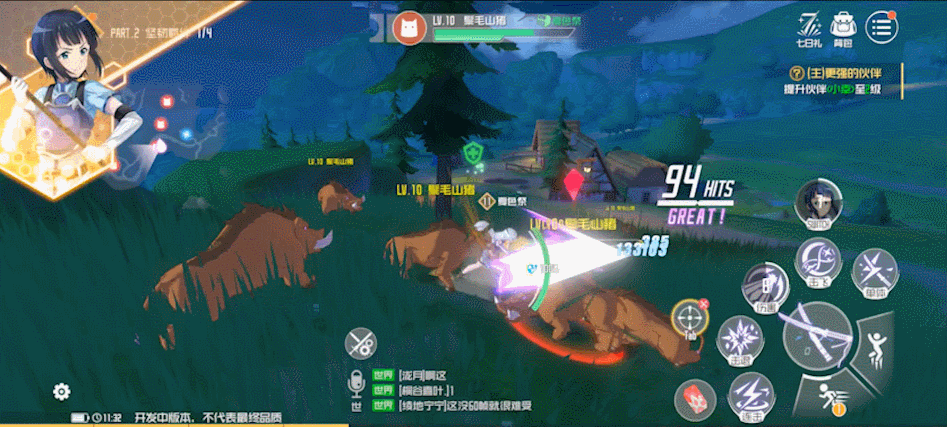Open settings with the gear icon
Viewport: 947px width, 427px height.
tap(61, 391)
